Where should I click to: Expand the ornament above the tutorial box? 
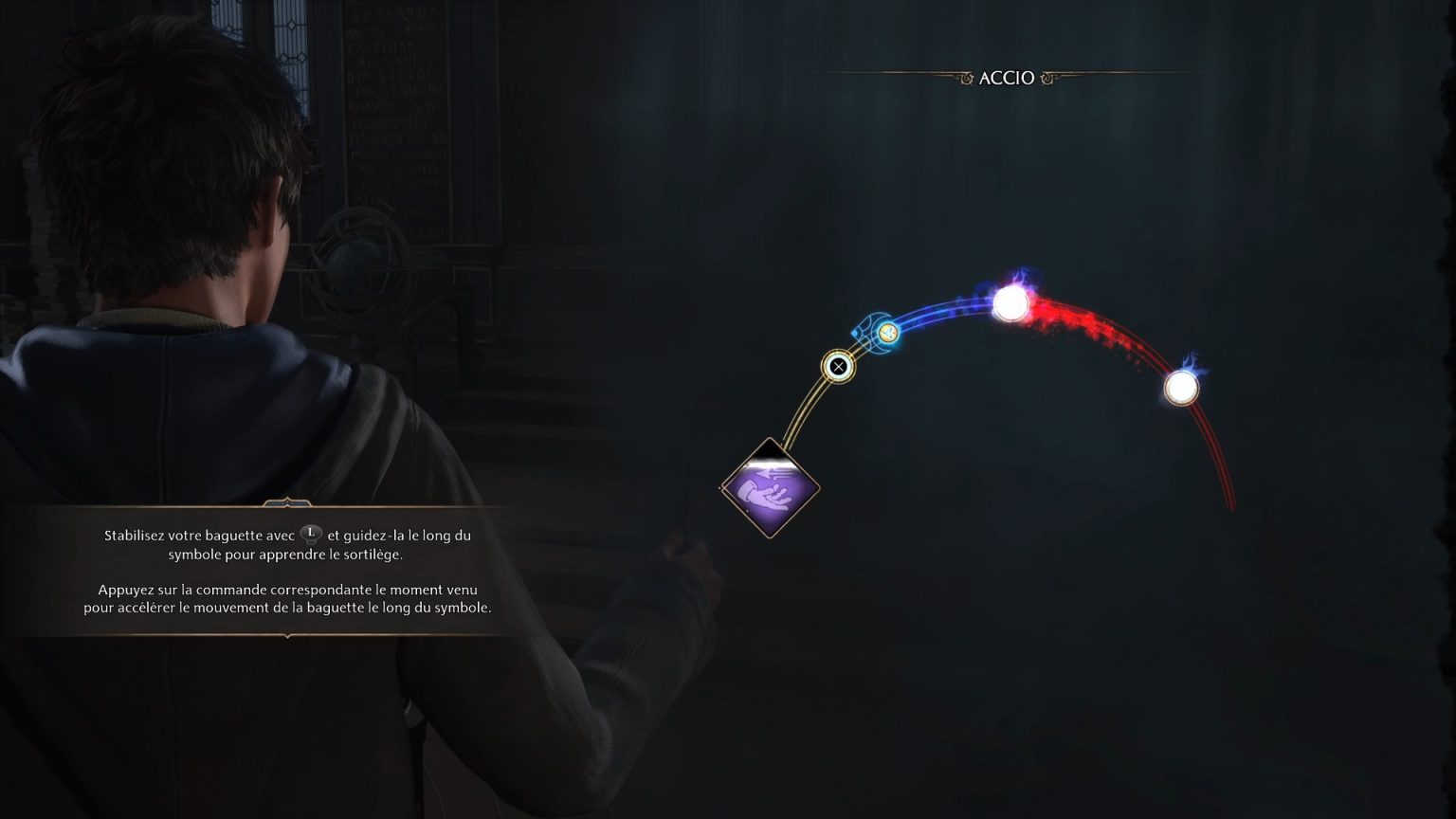(x=286, y=503)
